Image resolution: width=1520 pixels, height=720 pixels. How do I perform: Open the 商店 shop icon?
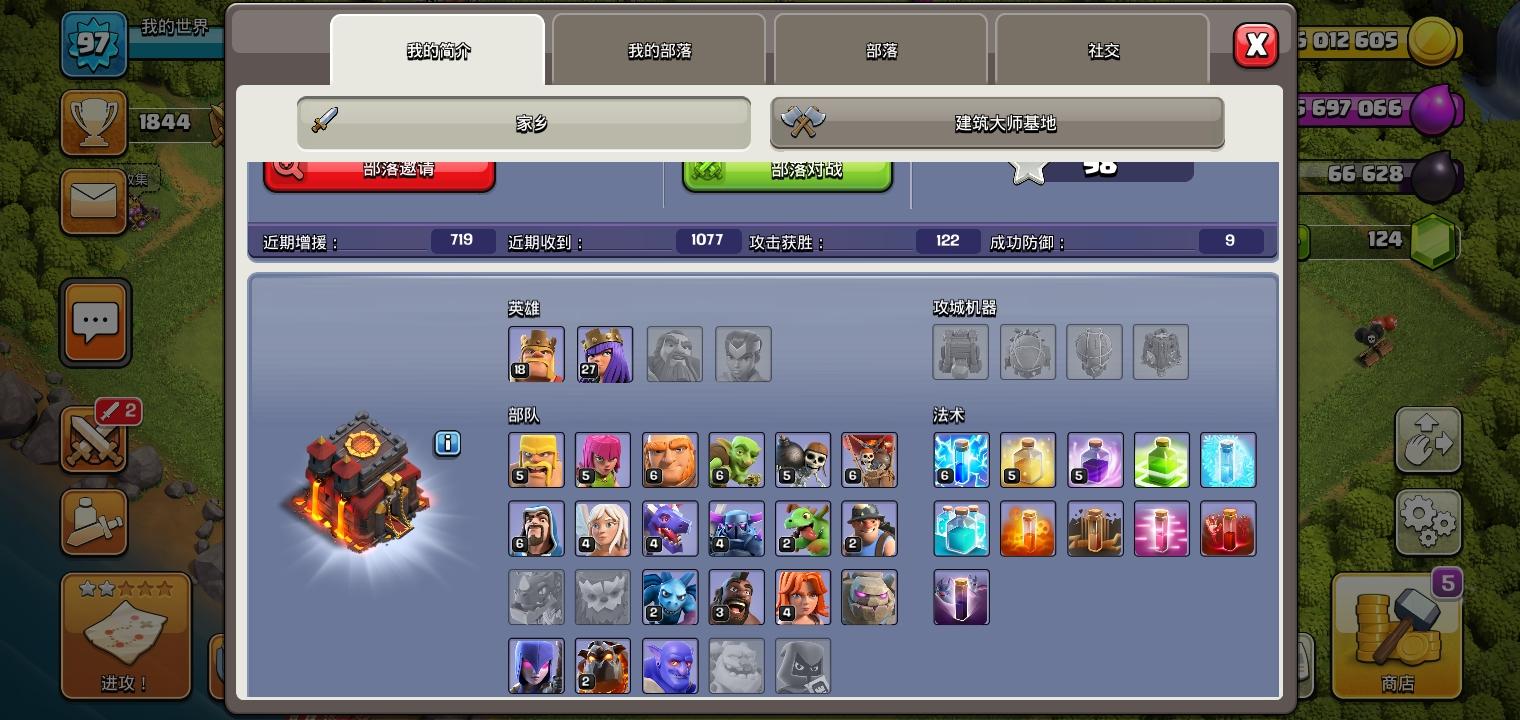(x=1396, y=637)
